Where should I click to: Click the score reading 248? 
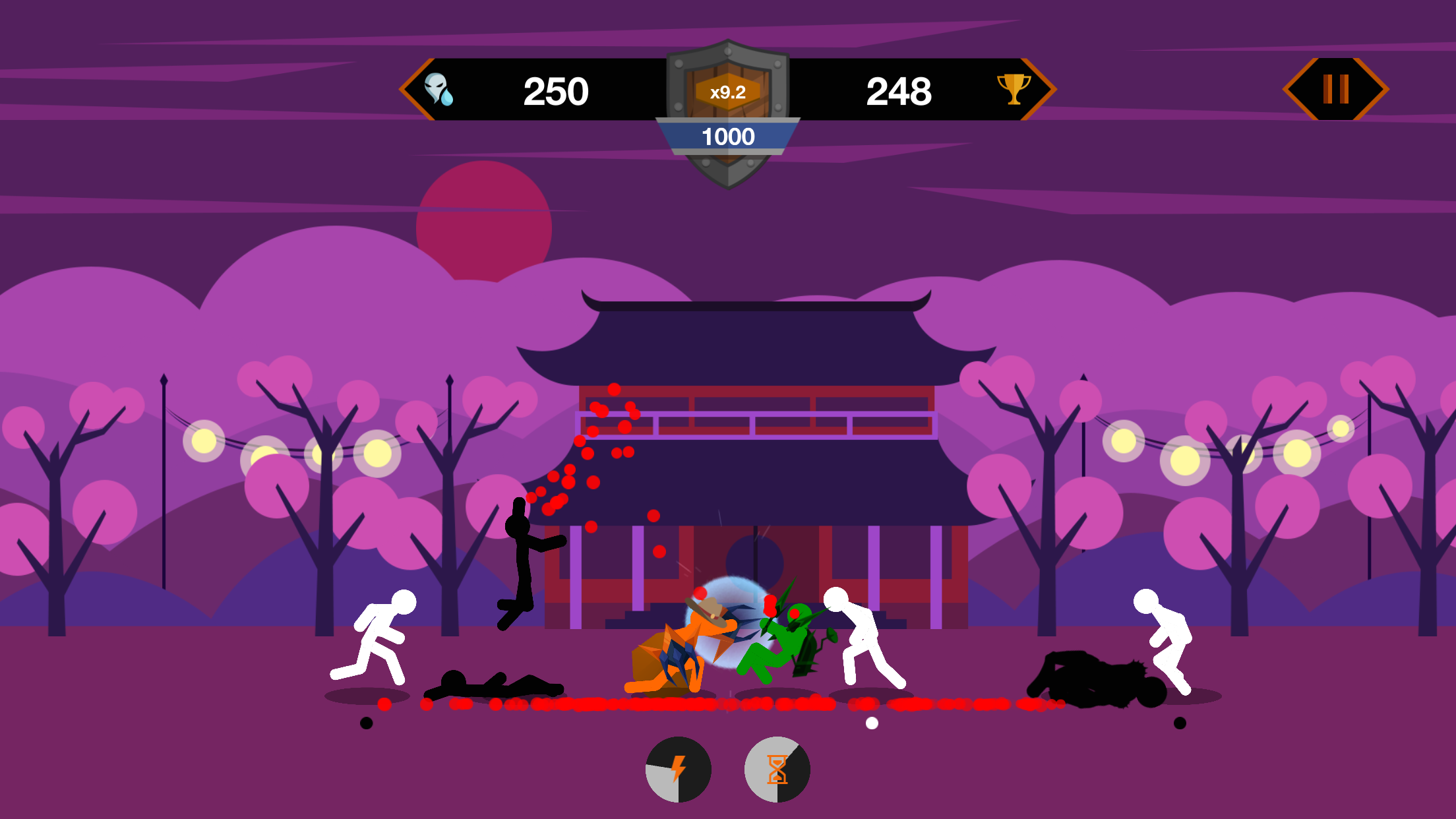point(900,91)
